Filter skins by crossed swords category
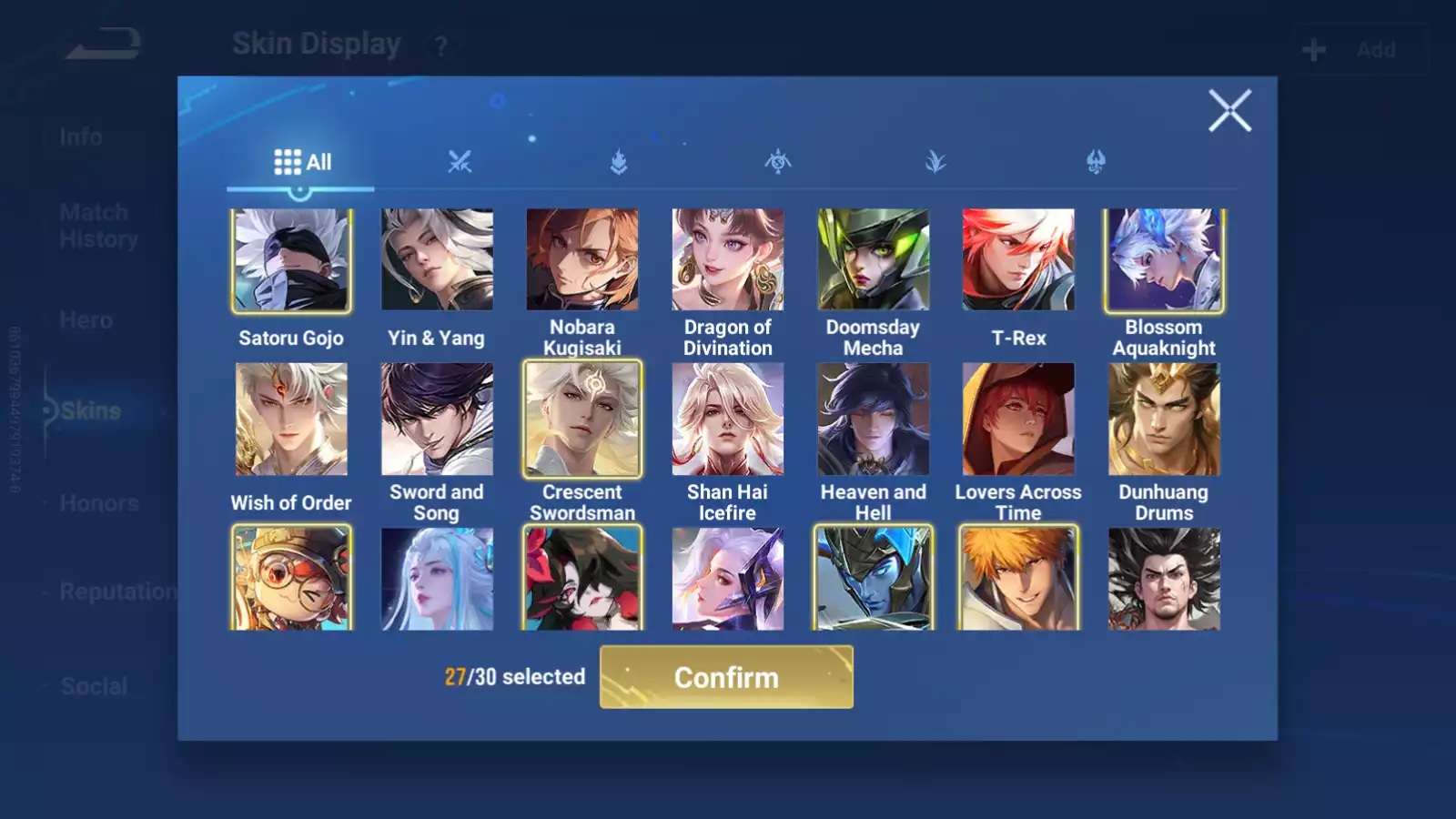This screenshot has height=819, width=1456. point(460,162)
